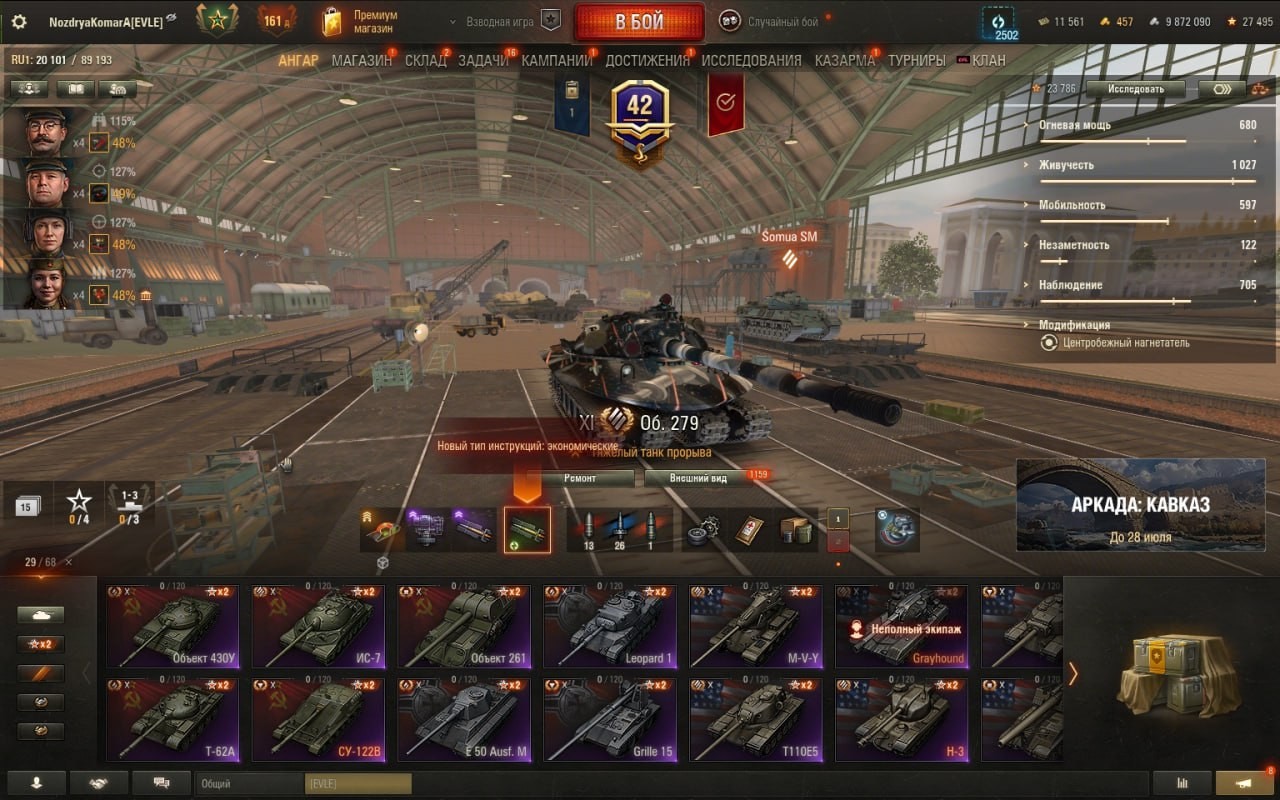Click the Исследовать research button
The height and width of the screenshot is (800, 1280).
pyautogui.click(x=1135, y=89)
